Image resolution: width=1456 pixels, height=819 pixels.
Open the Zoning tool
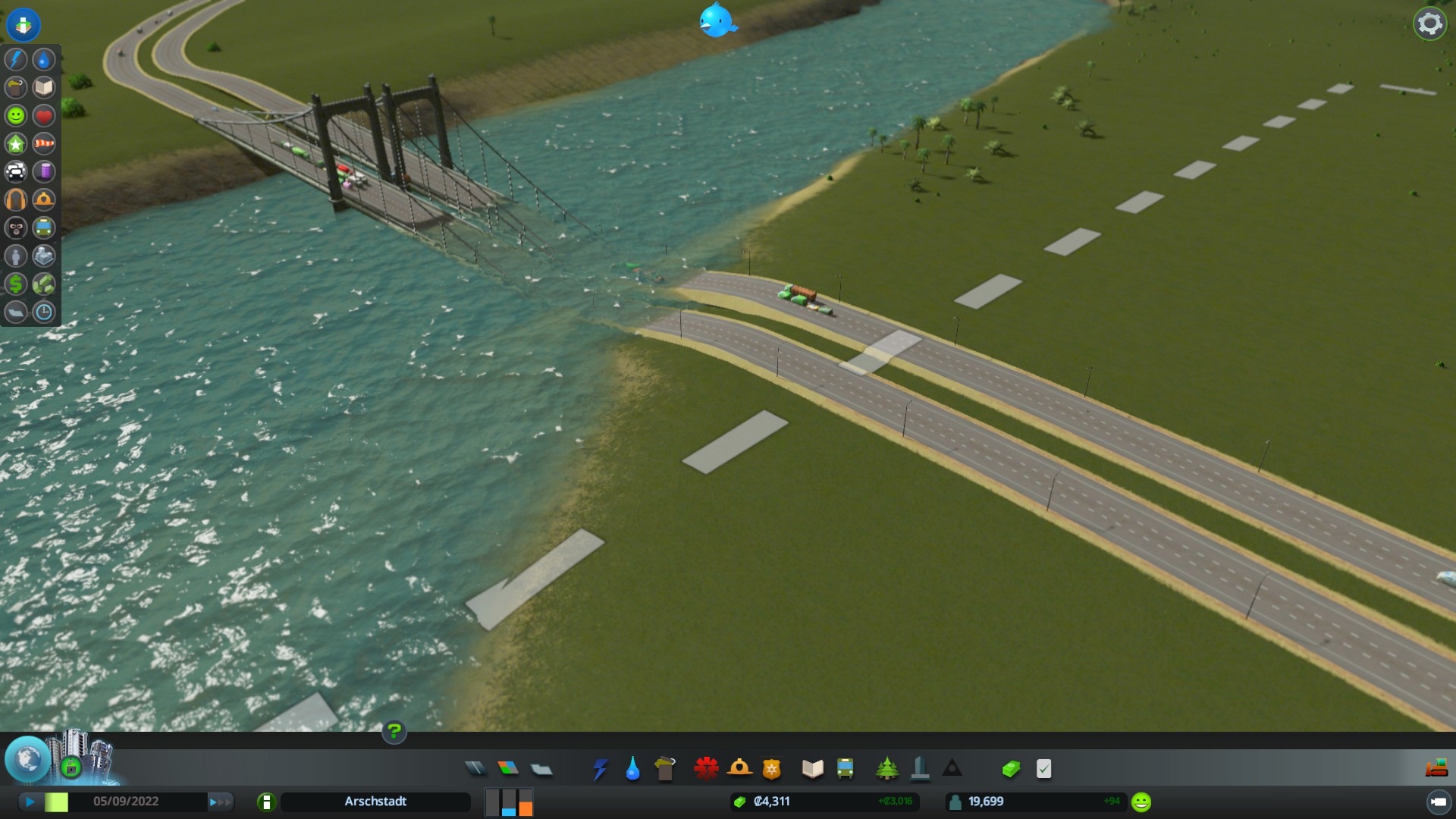[x=508, y=769]
